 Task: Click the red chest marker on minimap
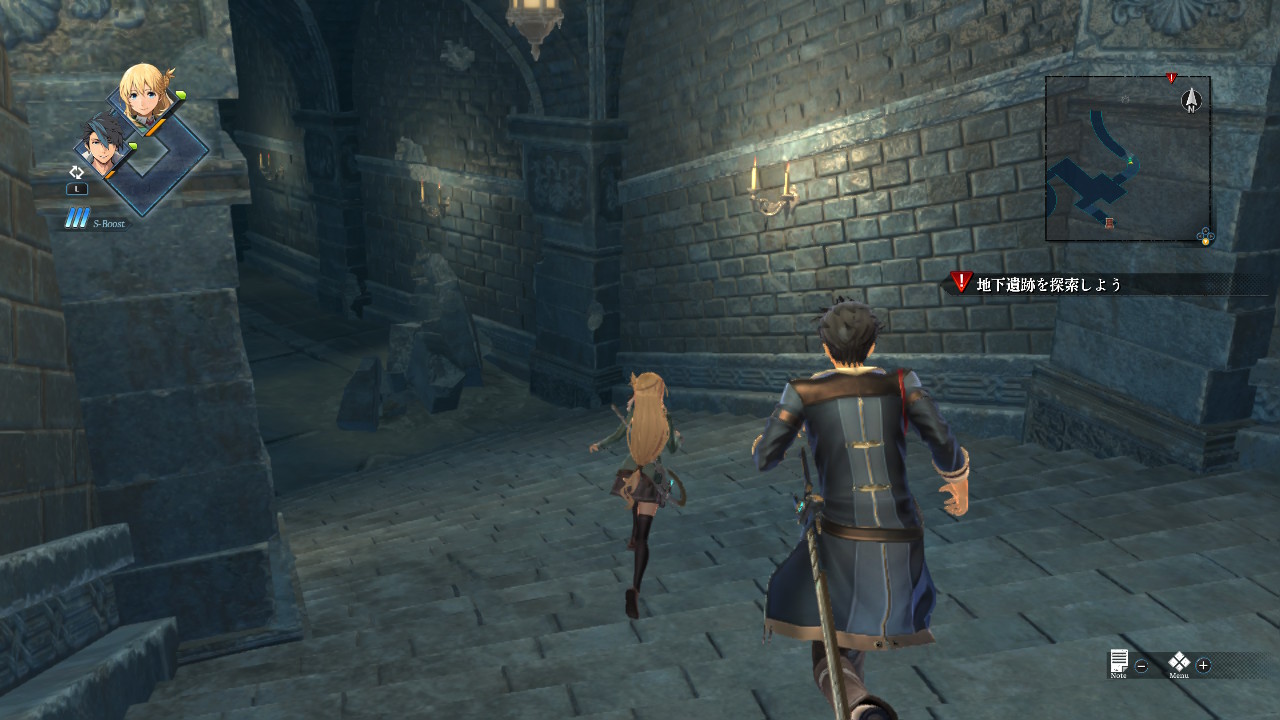[x=1109, y=222]
